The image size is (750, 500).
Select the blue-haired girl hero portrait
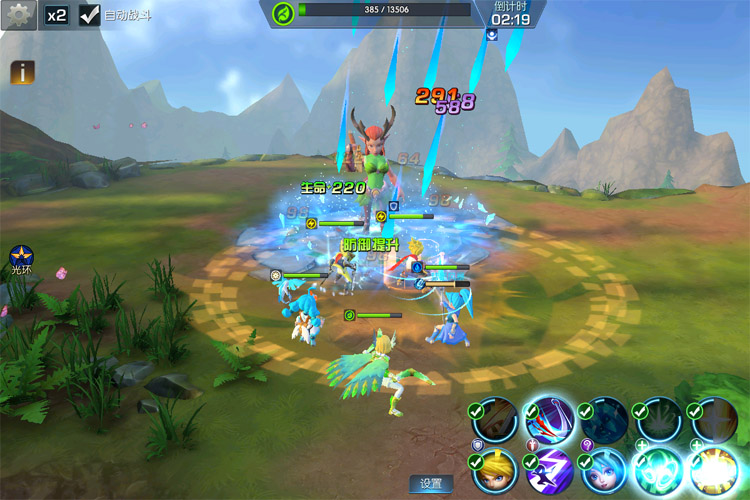coord(605,473)
